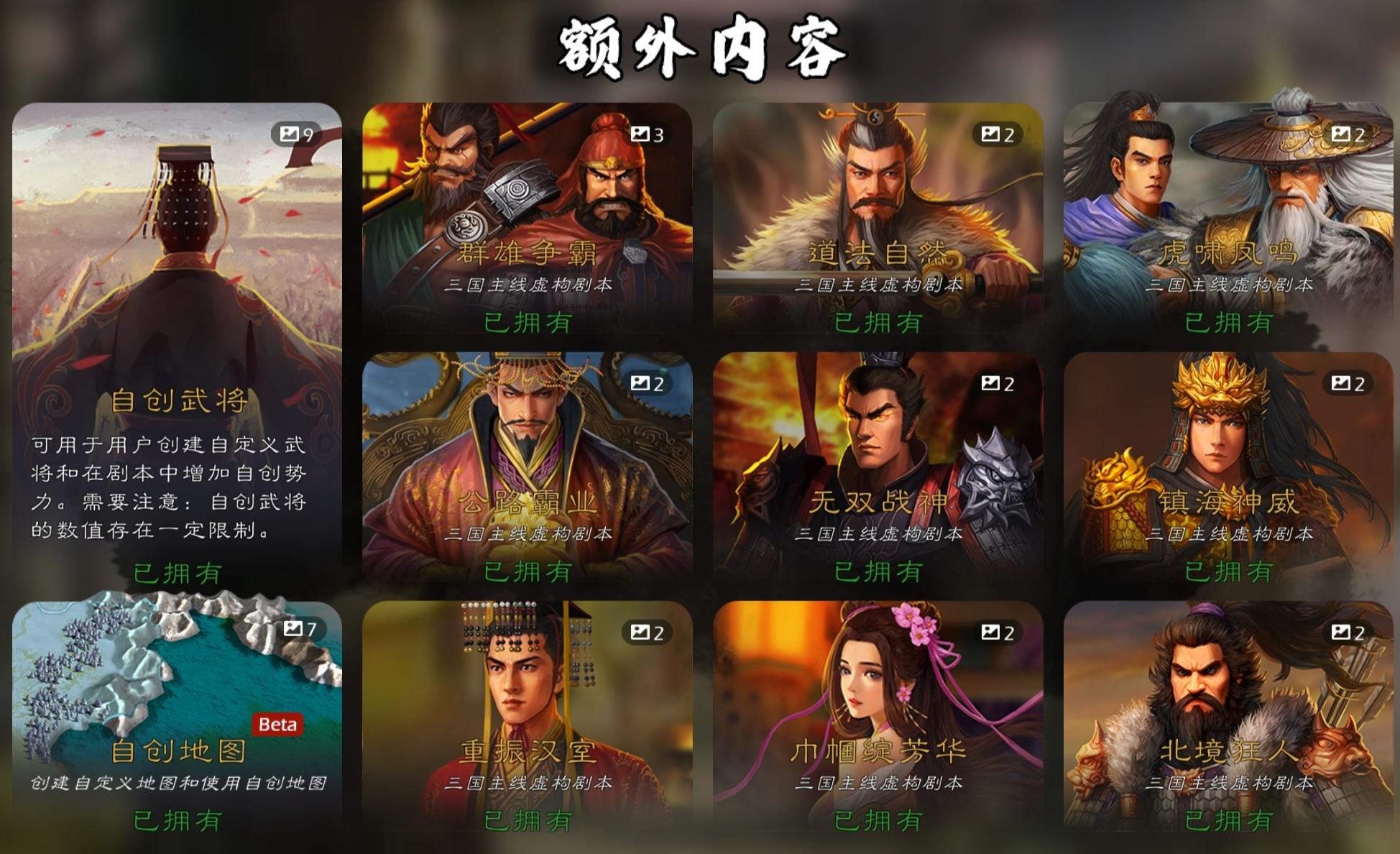Click the image count badge on 自创武将
The image size is (1400, 854).
click(x=294, y=133)
